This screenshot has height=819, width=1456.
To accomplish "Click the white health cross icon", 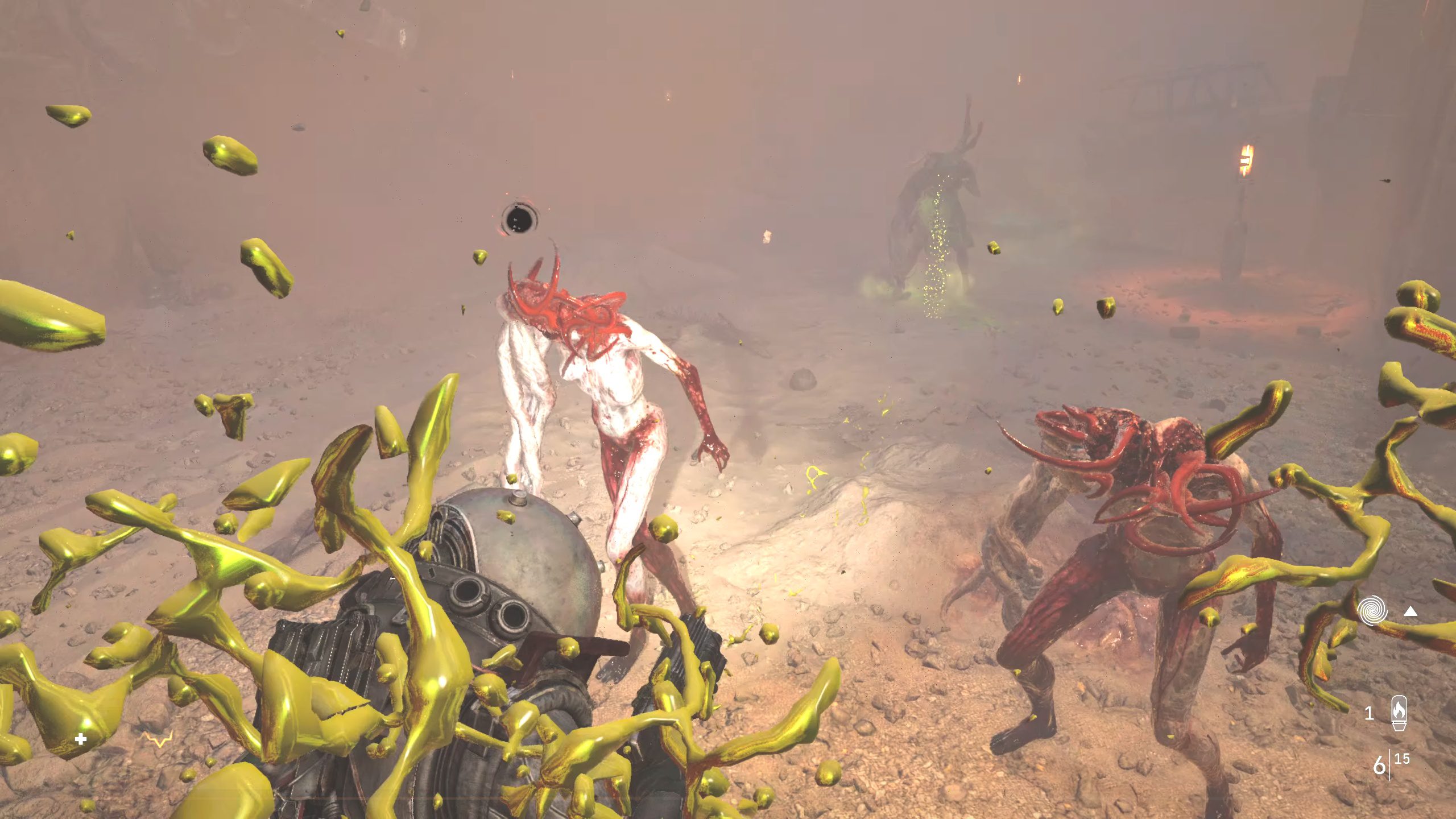I will [x=81, y=739].
